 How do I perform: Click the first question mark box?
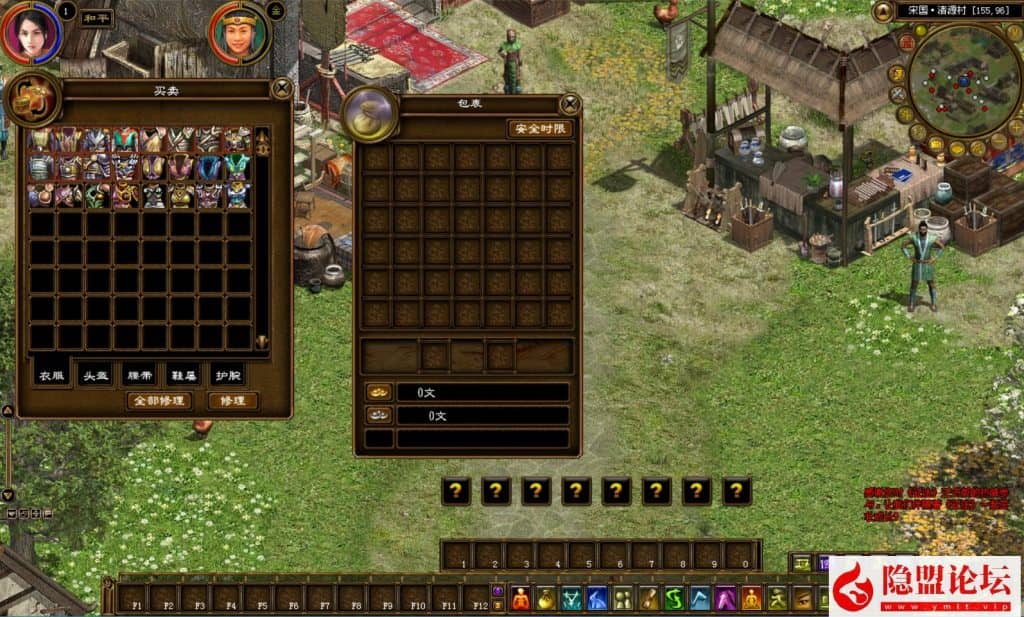point(456,490)
